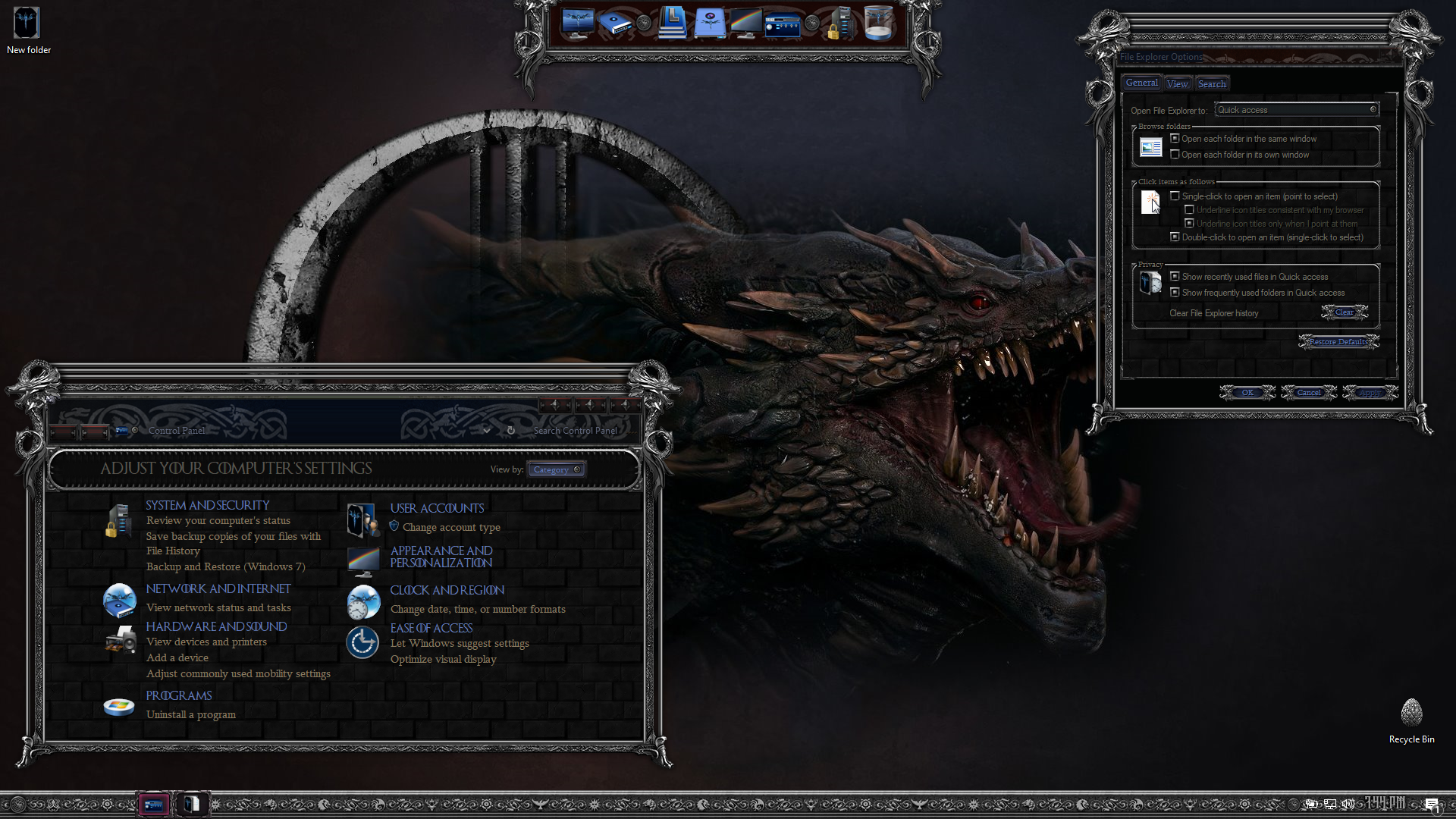The height and width of the screenshot is (819, 1456).
Task: Select open each folder in its own window
Action: (1175, 155)
